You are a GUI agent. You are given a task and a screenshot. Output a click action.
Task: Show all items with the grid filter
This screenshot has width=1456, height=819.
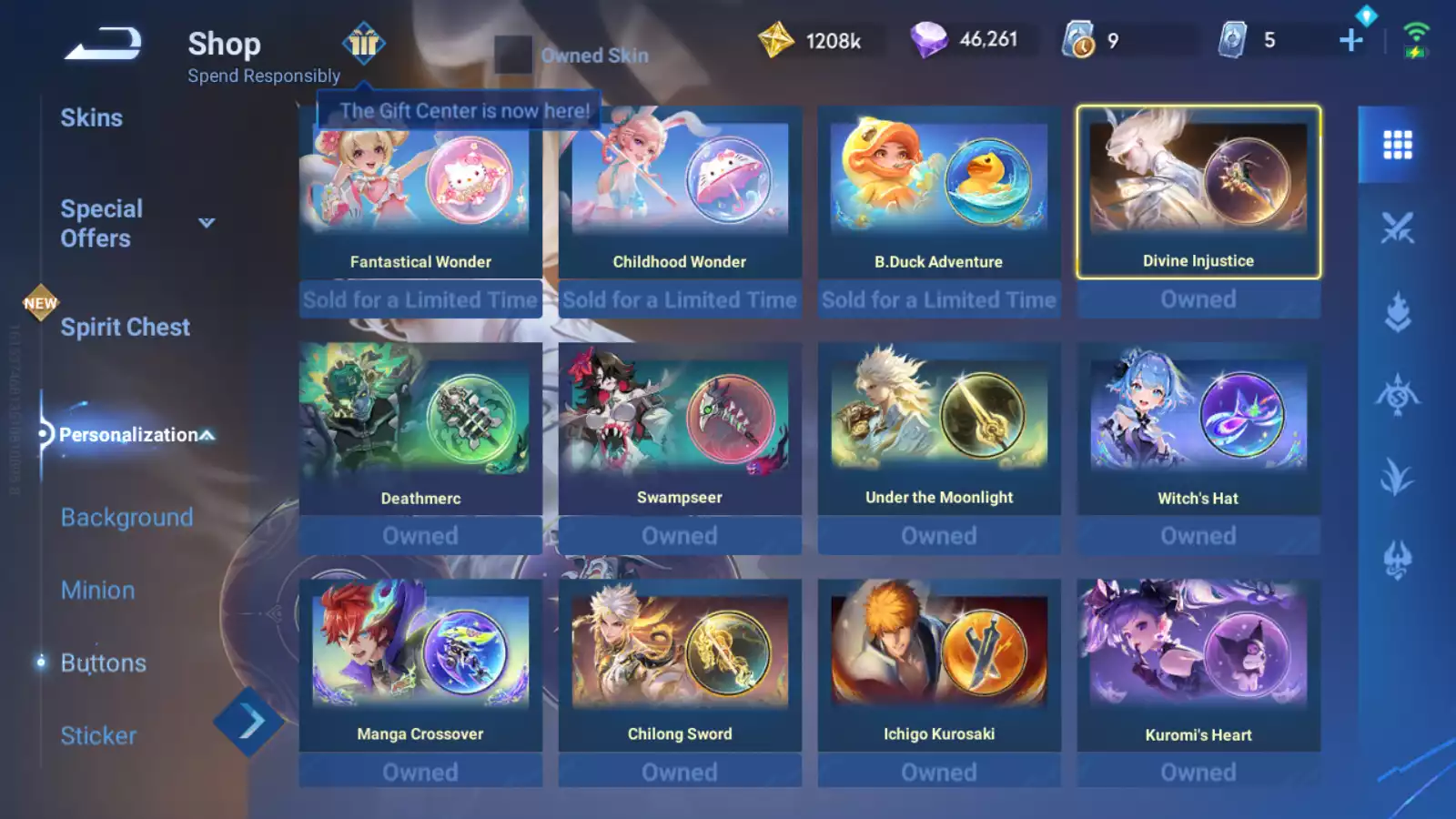(1397, 145)
